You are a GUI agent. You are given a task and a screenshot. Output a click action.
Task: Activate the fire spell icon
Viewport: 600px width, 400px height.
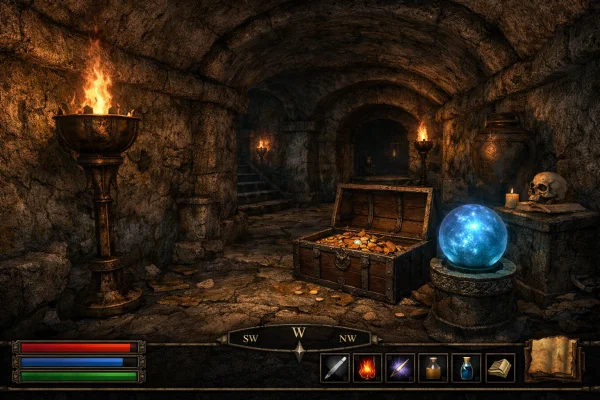click(x=367, y=367)
